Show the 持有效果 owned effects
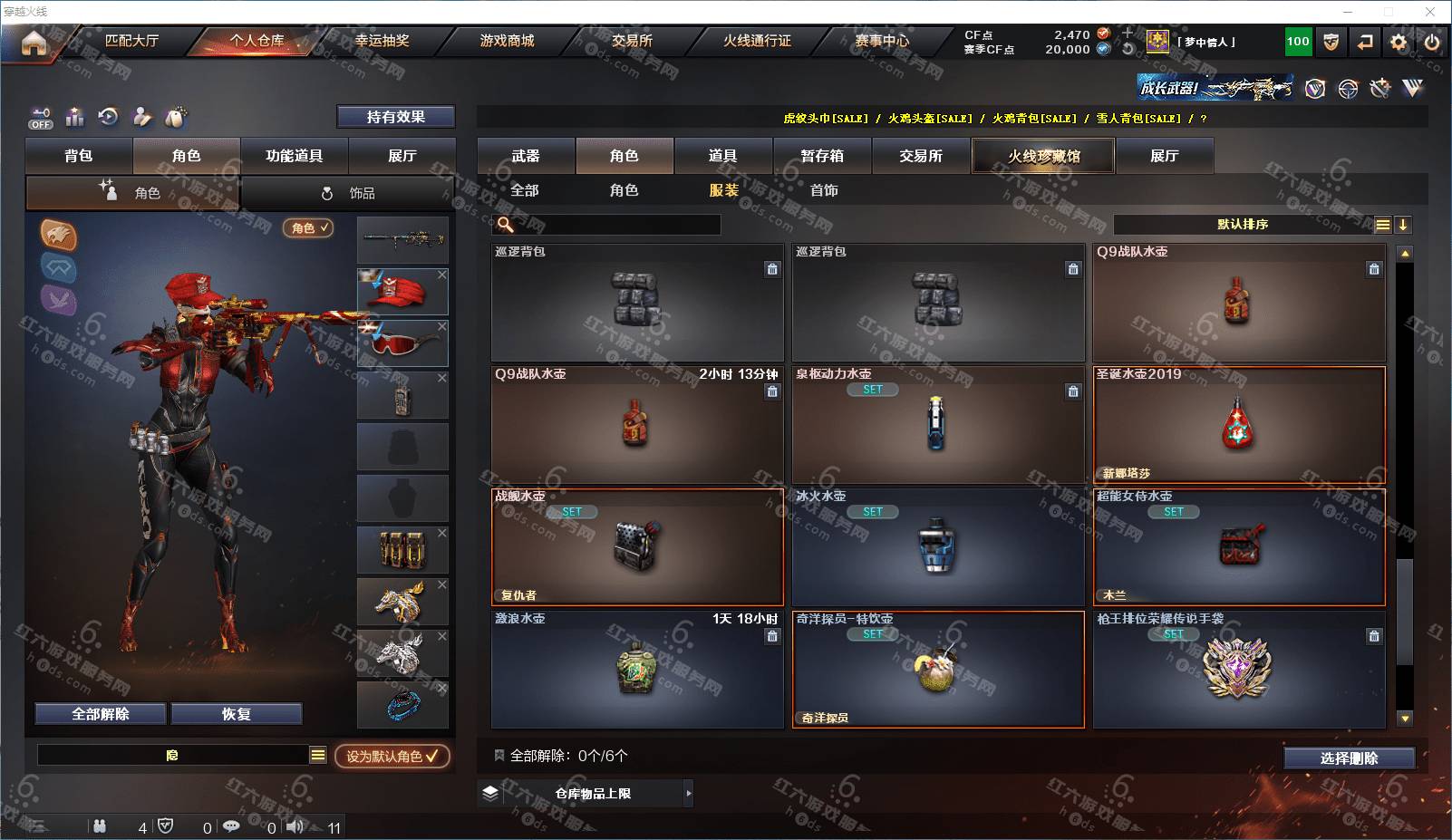The height and width of the screenshot is (840, 1452). [x=395, y=117]
